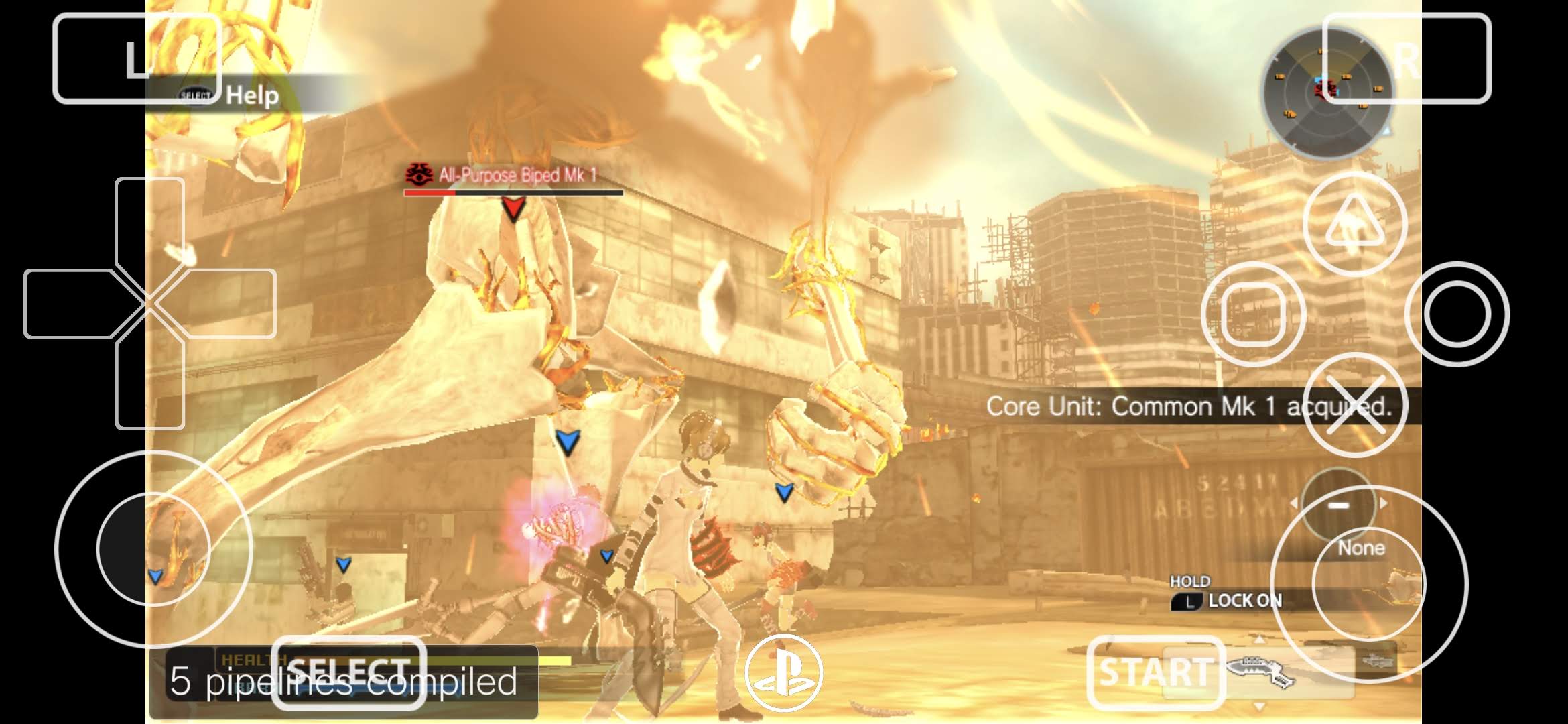Tap the on-screen square button
Screen dimensions: 1568x724
coord(1253,314)
